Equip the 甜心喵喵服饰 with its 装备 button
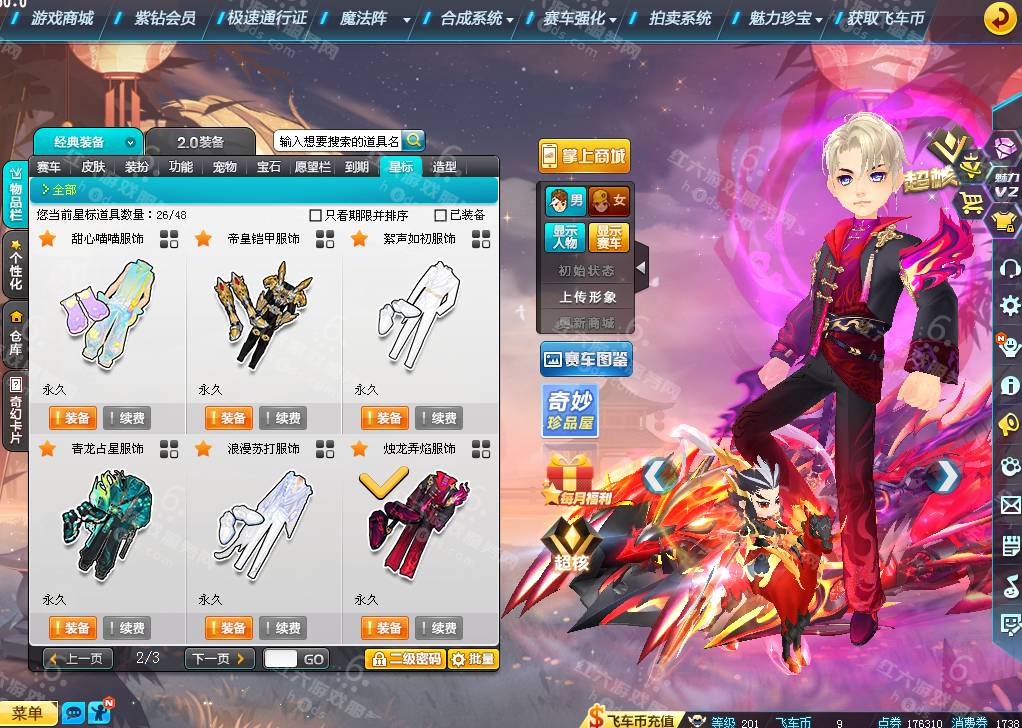The height and width of the screenshot is (728, 1022). pos(72,418)
